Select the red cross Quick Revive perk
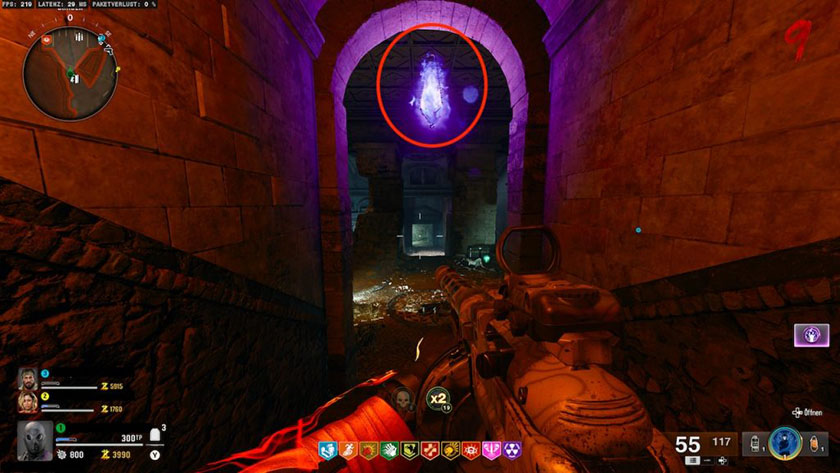This screenshot has height=473, width=840. pos(430,451)
